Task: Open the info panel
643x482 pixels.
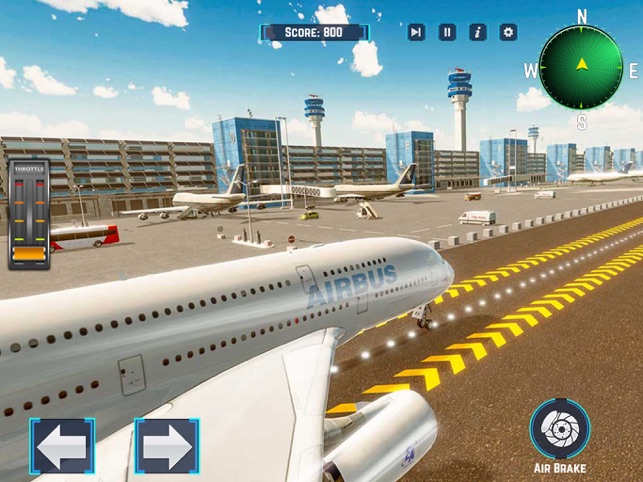Action: pyautogui.click(x=478, y=32)
